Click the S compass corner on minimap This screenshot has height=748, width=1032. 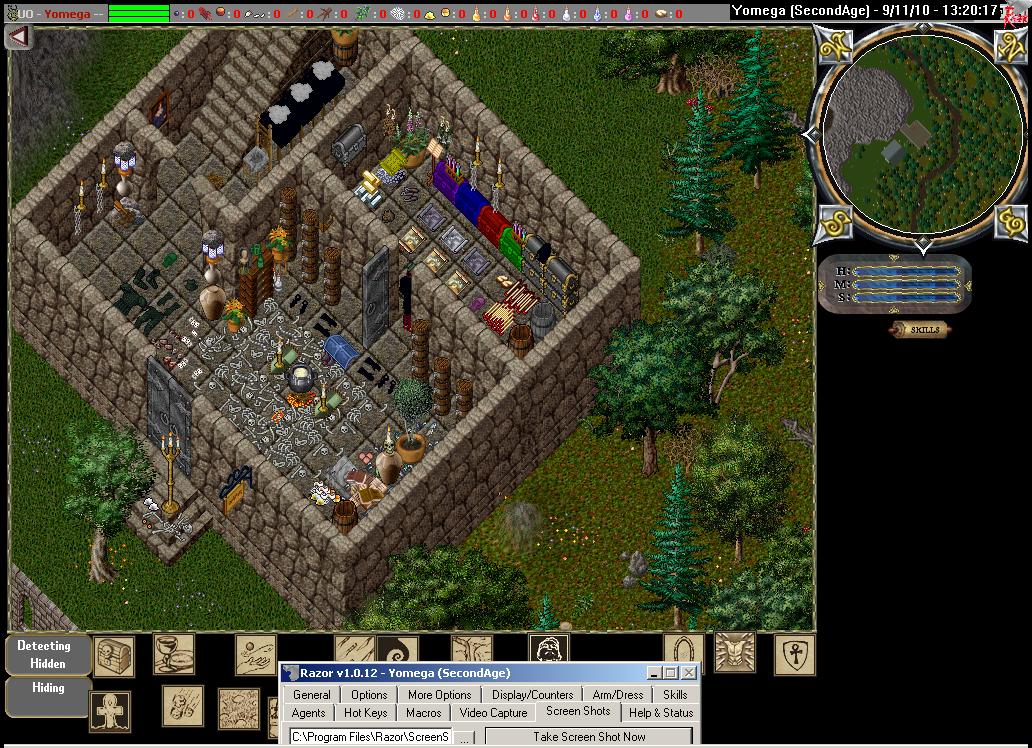pyautogui.click(x=835, y=222)
